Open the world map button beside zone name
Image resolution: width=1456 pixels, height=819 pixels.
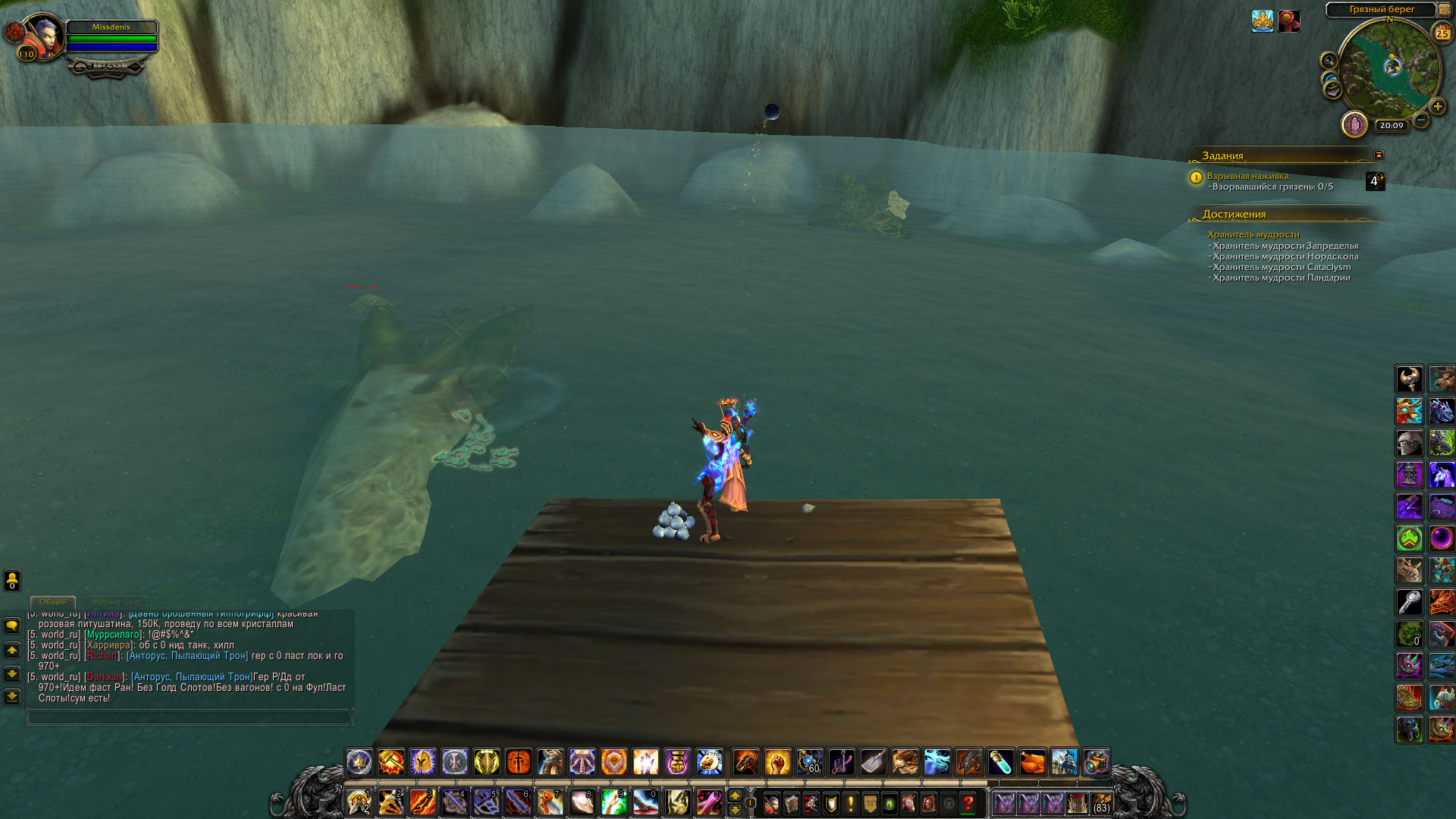click(x=1445, y=10)
